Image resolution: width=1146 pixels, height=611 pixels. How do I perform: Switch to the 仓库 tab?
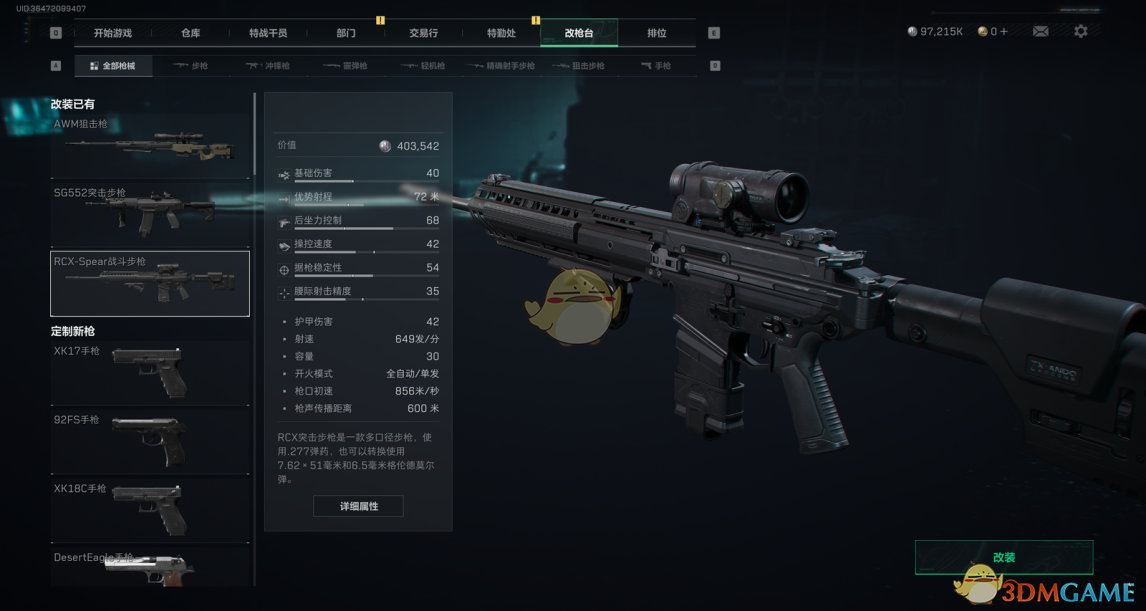click(190, 33)
